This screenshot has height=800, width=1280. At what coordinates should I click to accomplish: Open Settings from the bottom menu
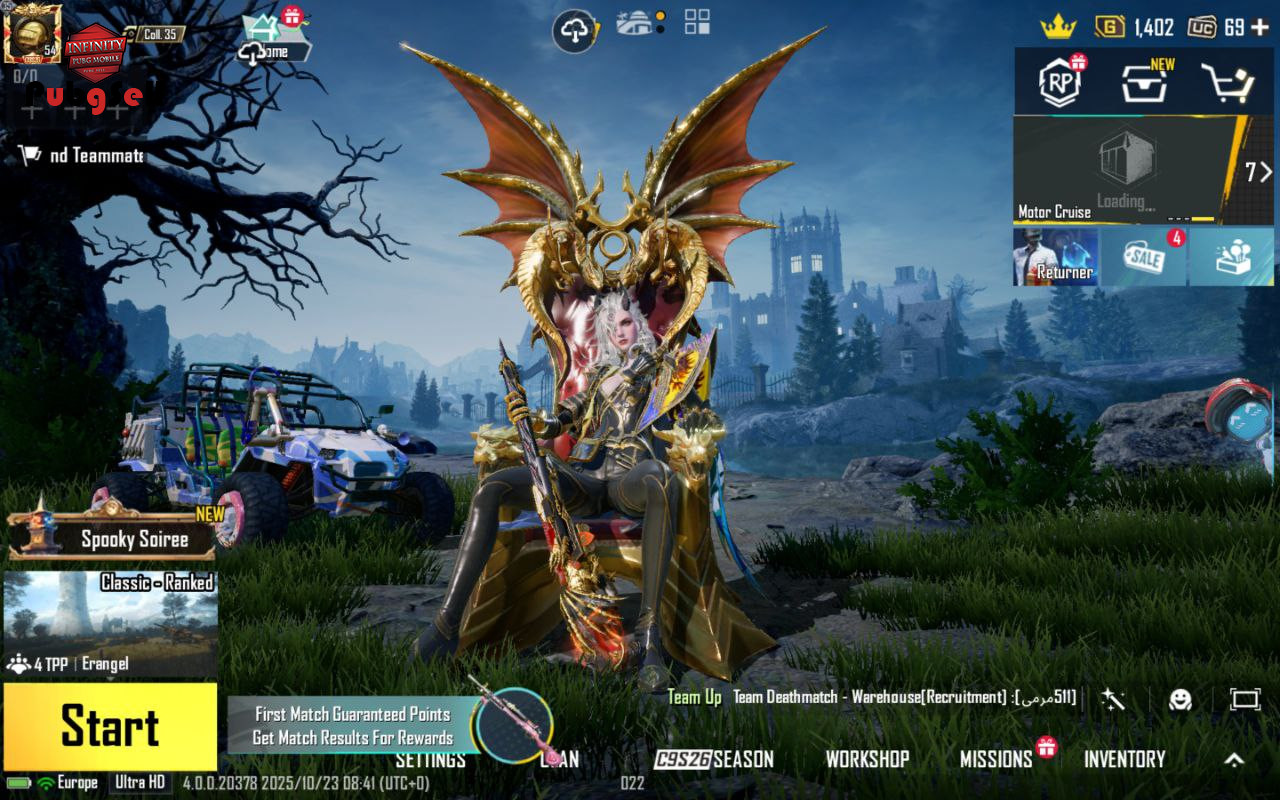(x=430, y=760)
